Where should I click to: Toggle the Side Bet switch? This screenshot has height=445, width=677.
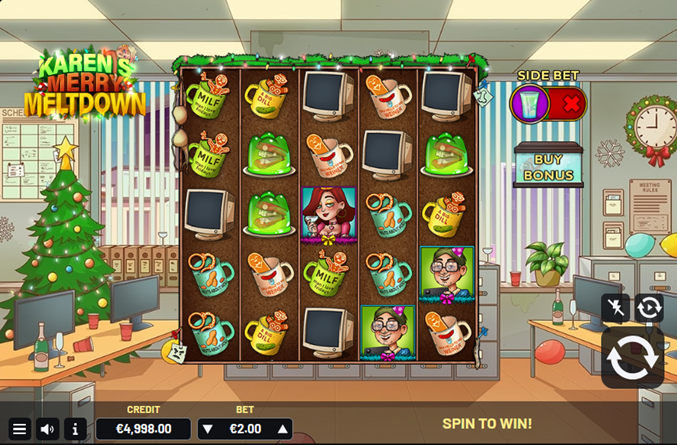point(547,103)
